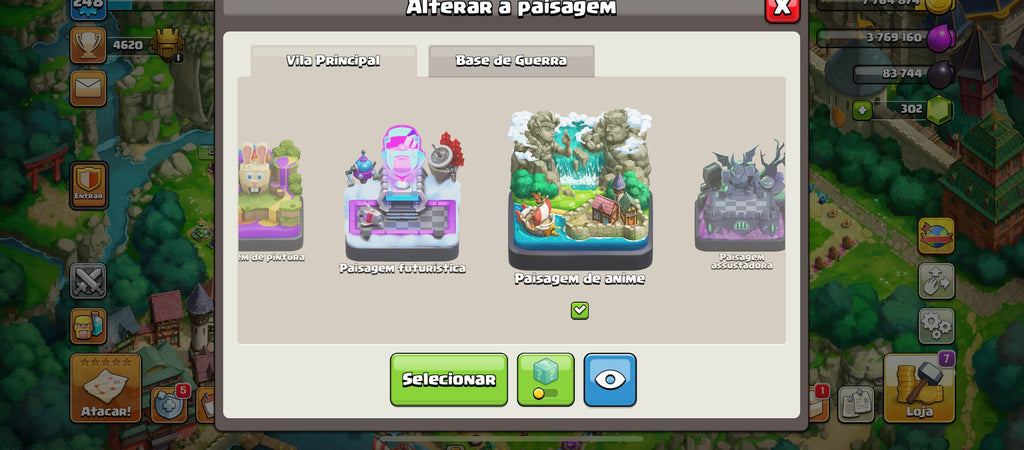Click the trophy league icon
The image size is (1024, 450).
[88, 45]
